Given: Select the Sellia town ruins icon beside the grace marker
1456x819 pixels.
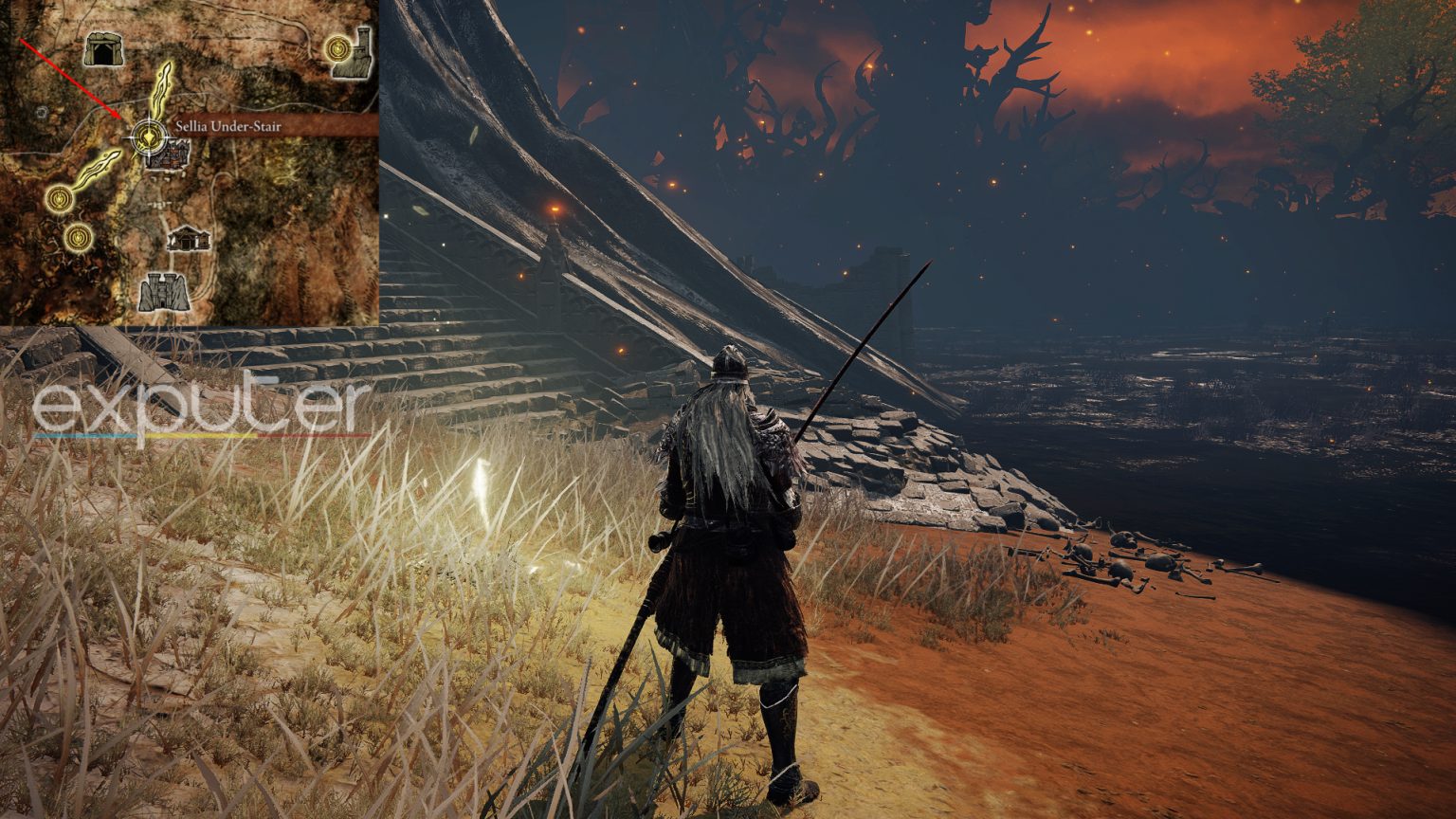Looking at the screenshot, I should [173, 156].
